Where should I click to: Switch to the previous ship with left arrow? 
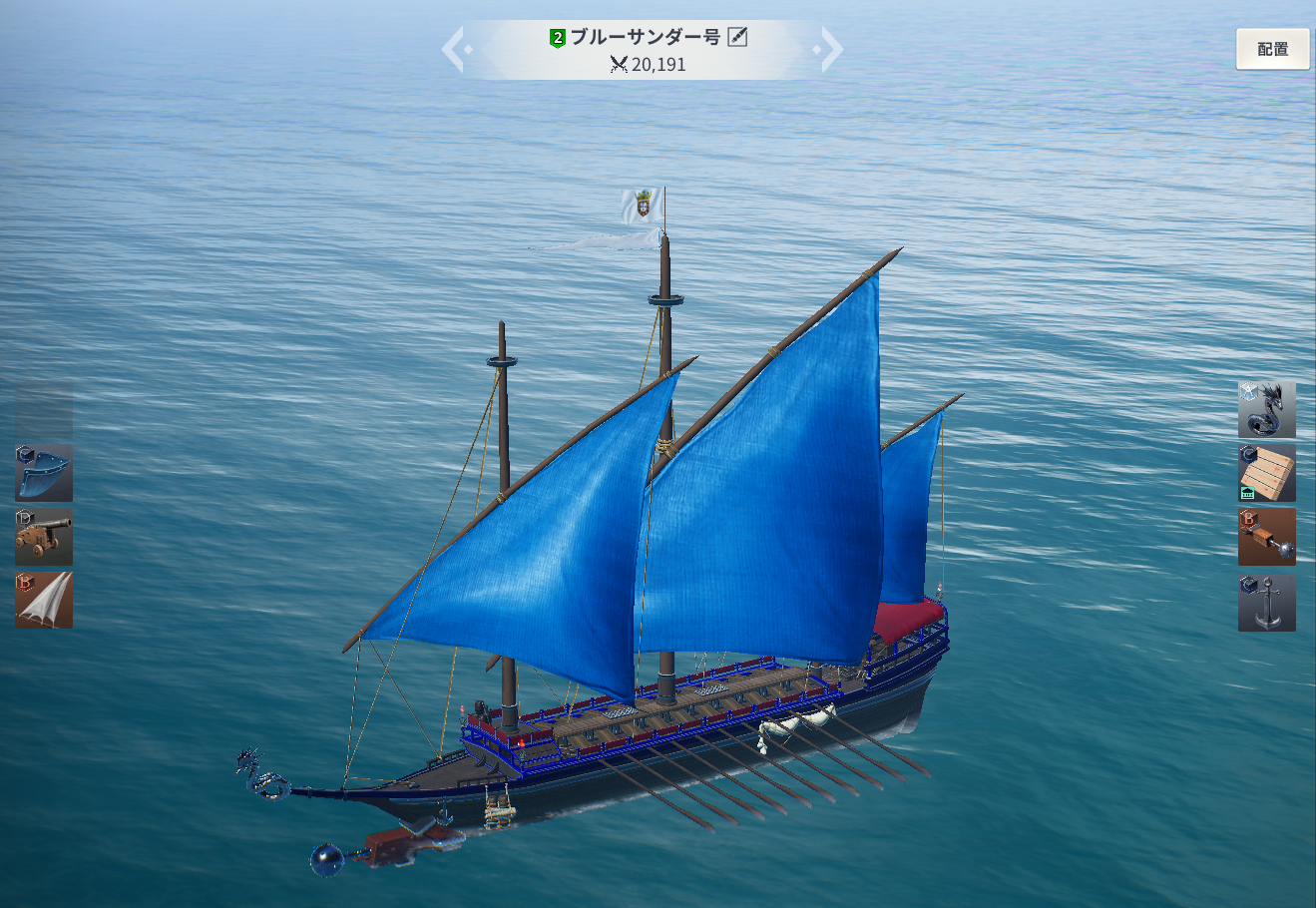pyautogui.click(x=454, y=50)
